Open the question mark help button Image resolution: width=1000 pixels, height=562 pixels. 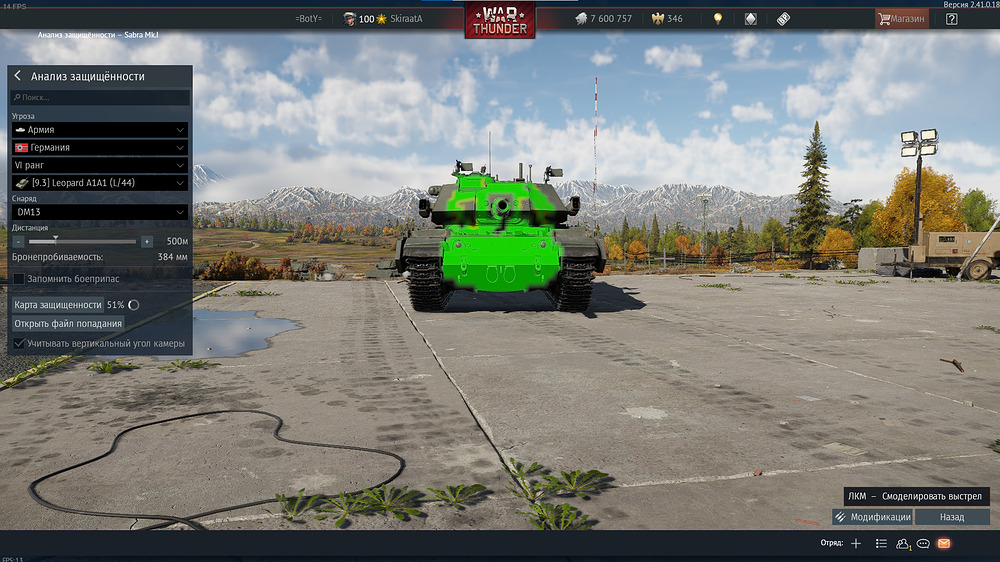951,19
